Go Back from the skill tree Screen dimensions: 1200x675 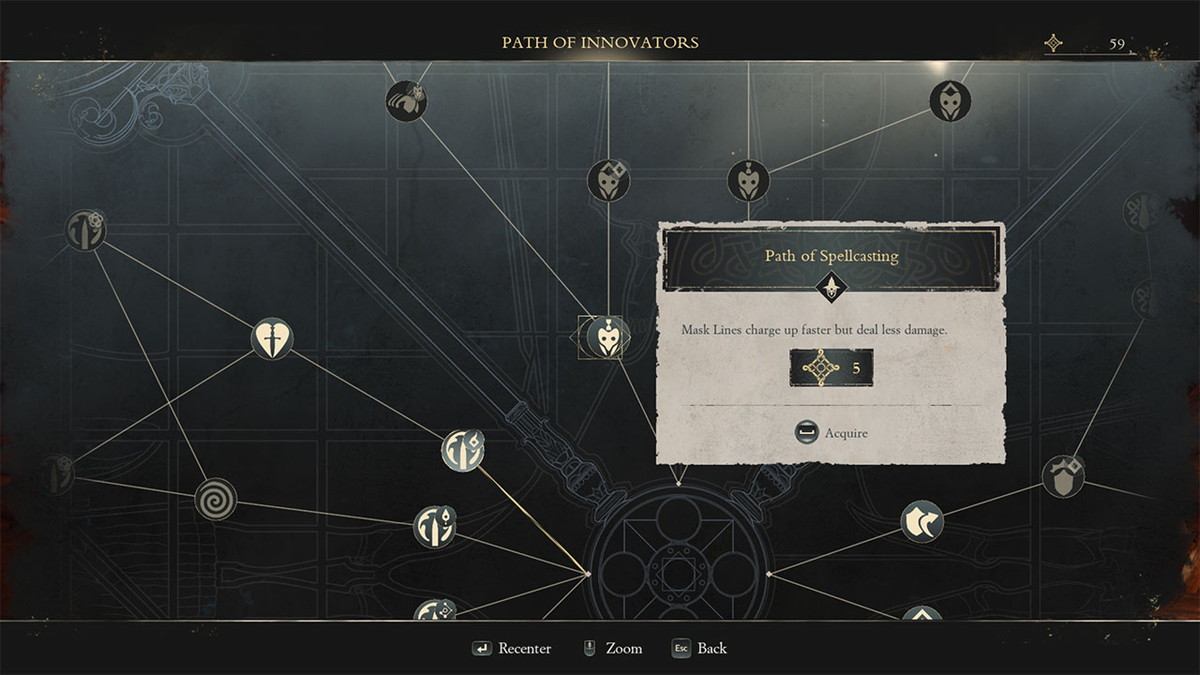(699, 649)
